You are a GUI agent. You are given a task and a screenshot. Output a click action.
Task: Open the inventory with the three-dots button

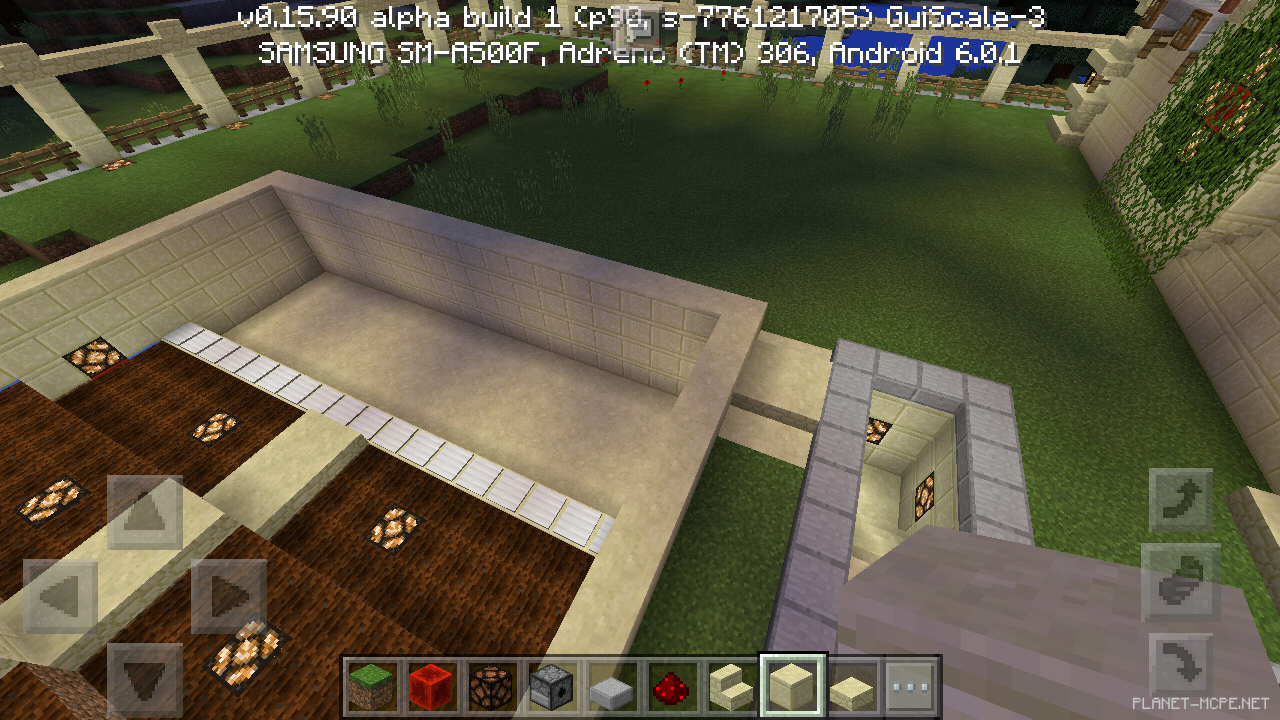[x=912, y=686]
